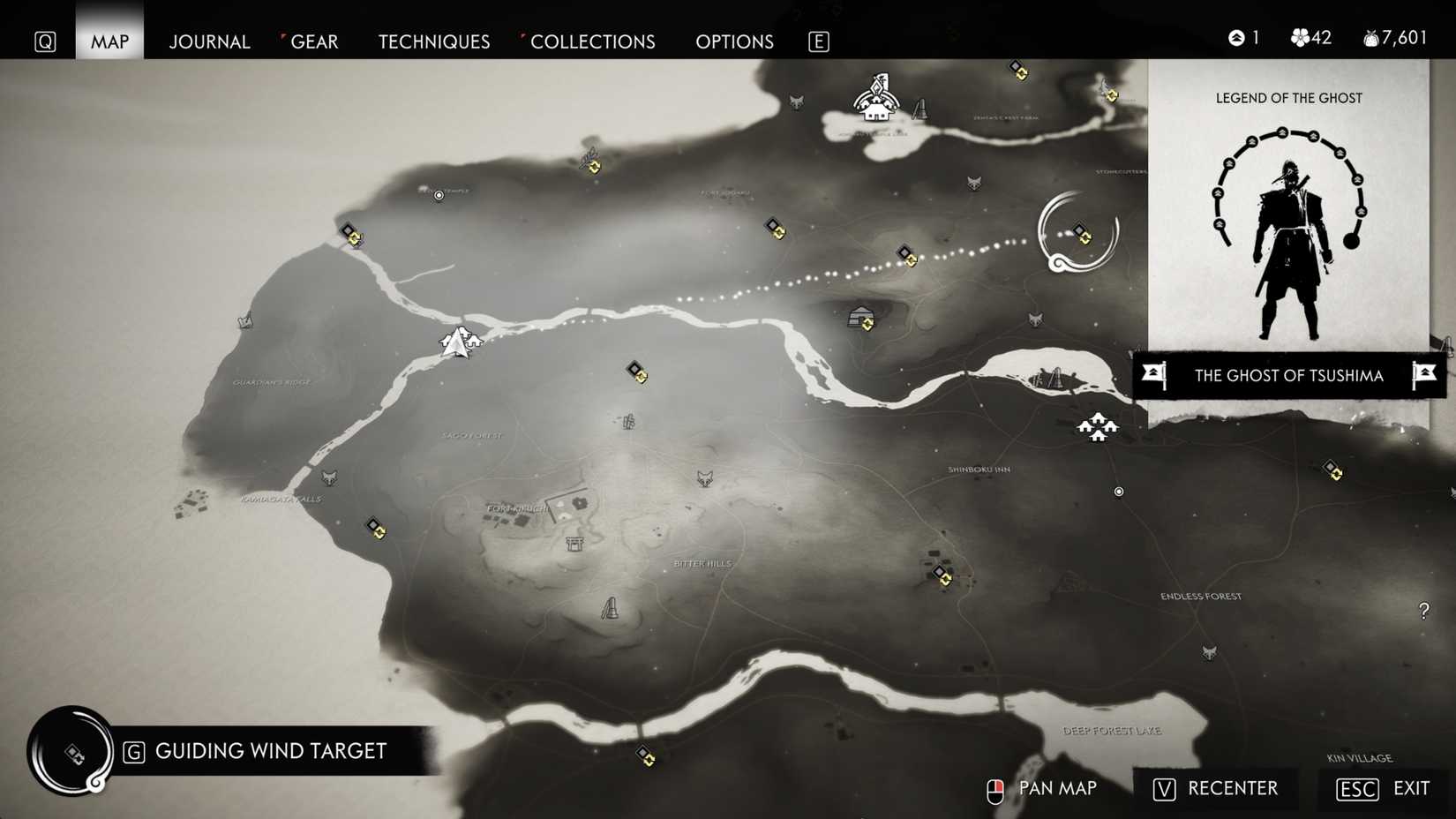1456x819 pixels.
Task: Select the flower count indicator
Action: (x=1310, y=38)
